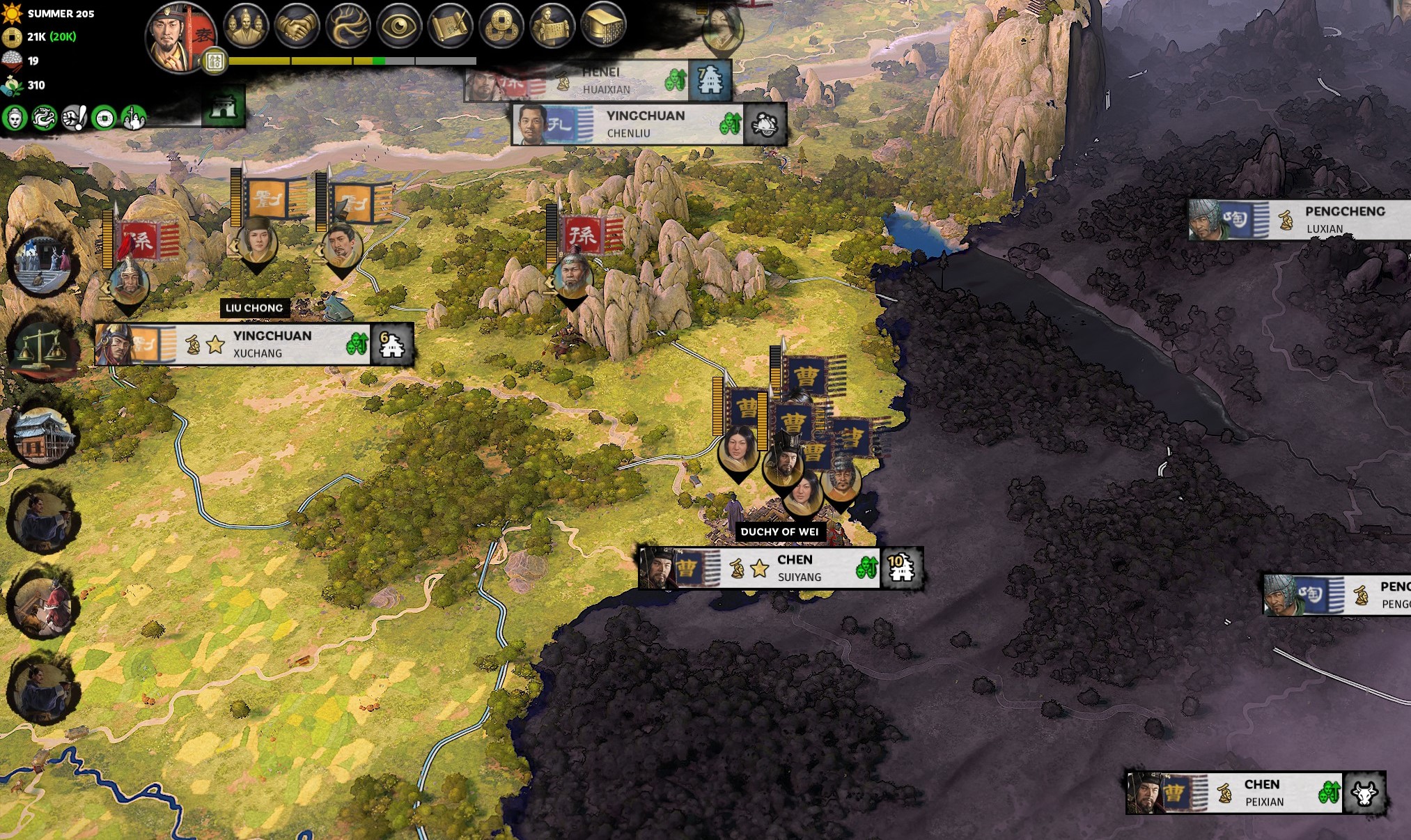Image resolution: width=1411 pixels, height=840 pixels.
Task: Open the golden tree reforms panel
Action: pos(348,26)
